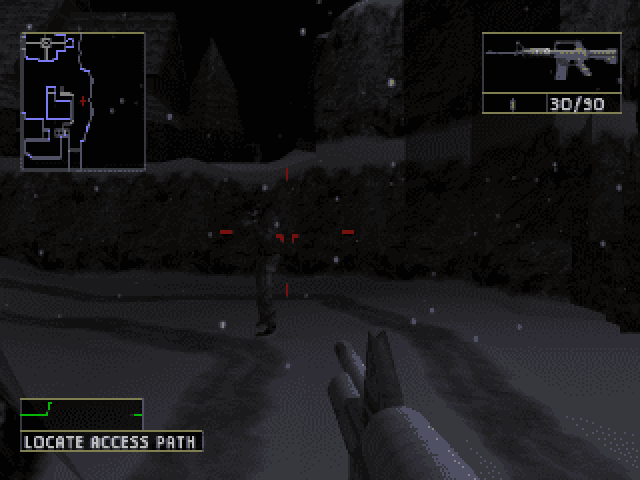Open the minimap in the corner
The height and width of the screenshot is (480, 640).
83,100
